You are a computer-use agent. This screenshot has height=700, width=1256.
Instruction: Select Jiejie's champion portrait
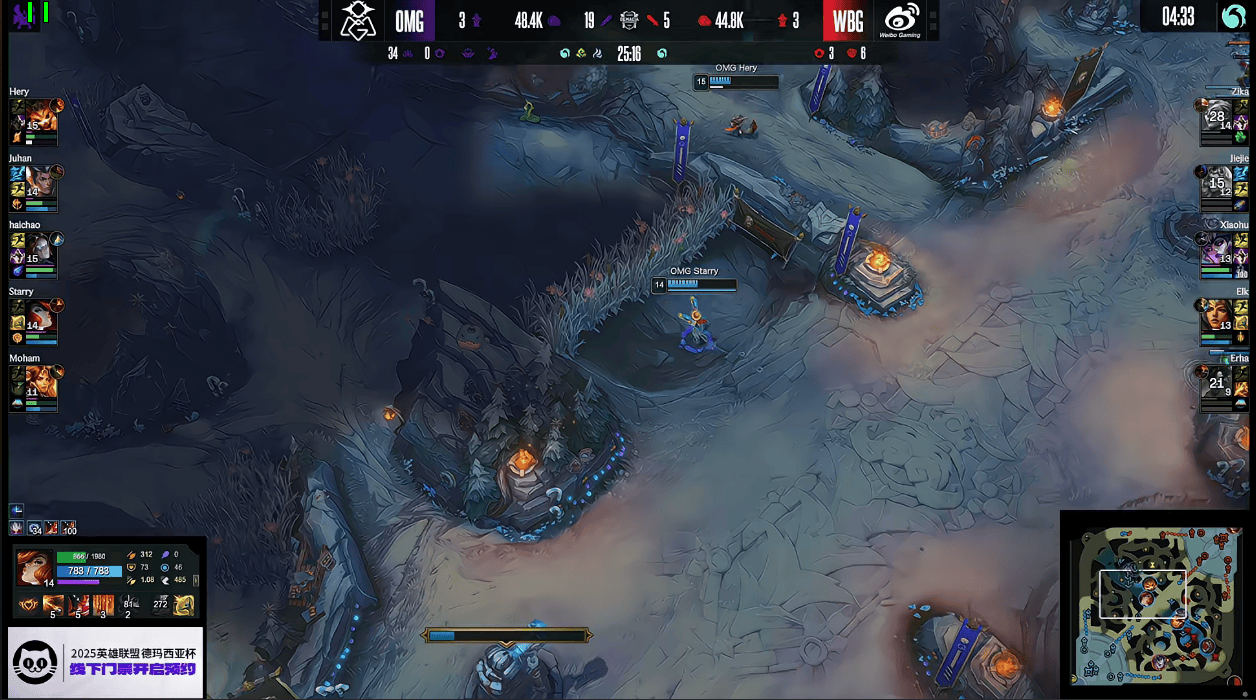tap(1218, 181)
